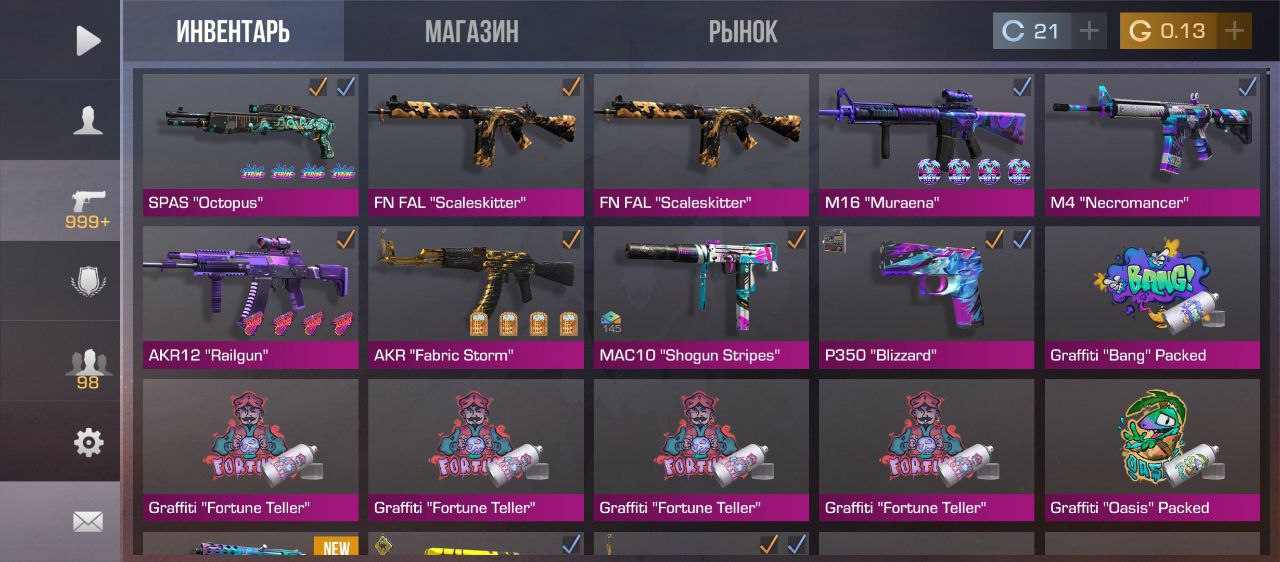This screenshot has height=562, width=1280.
Task: Choose the MAC10 "Shogun Stripes" skin
Action: pyautogui.click(x=701, y=297)
